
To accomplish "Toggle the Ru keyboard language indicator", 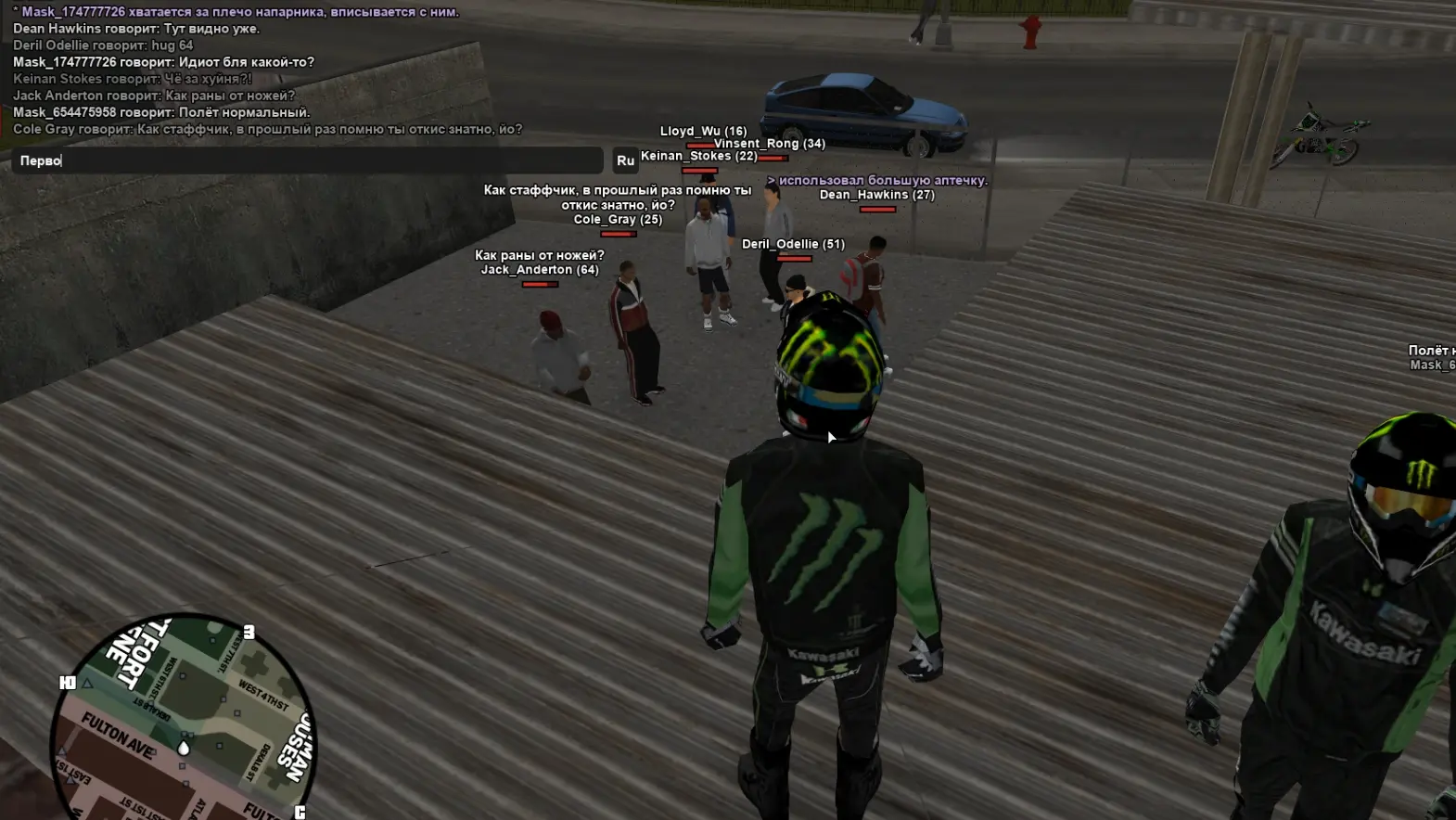I will 625,160.
